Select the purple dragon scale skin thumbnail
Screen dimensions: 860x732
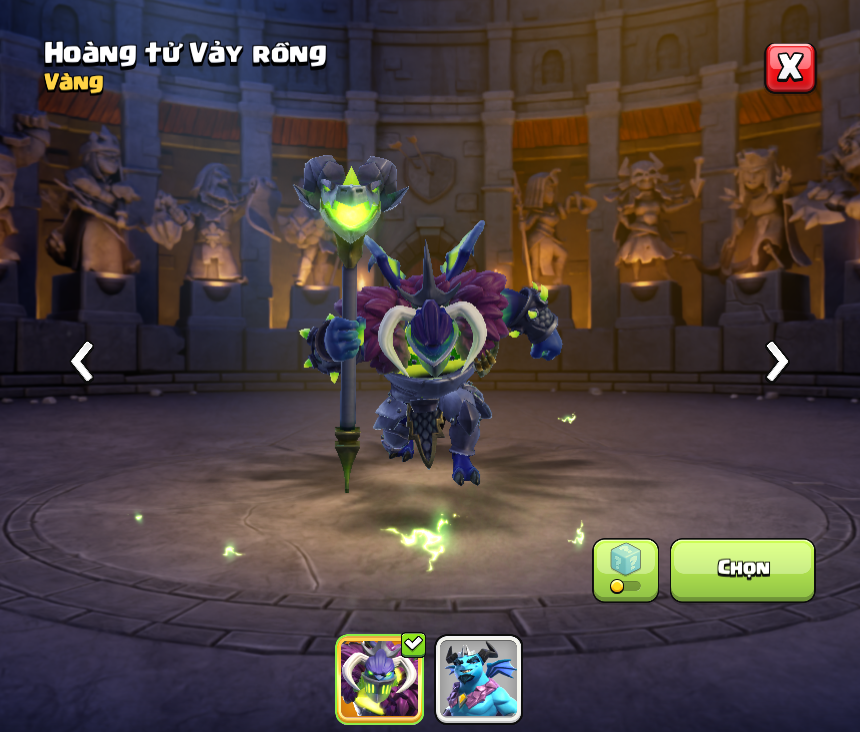pos(380,679)
